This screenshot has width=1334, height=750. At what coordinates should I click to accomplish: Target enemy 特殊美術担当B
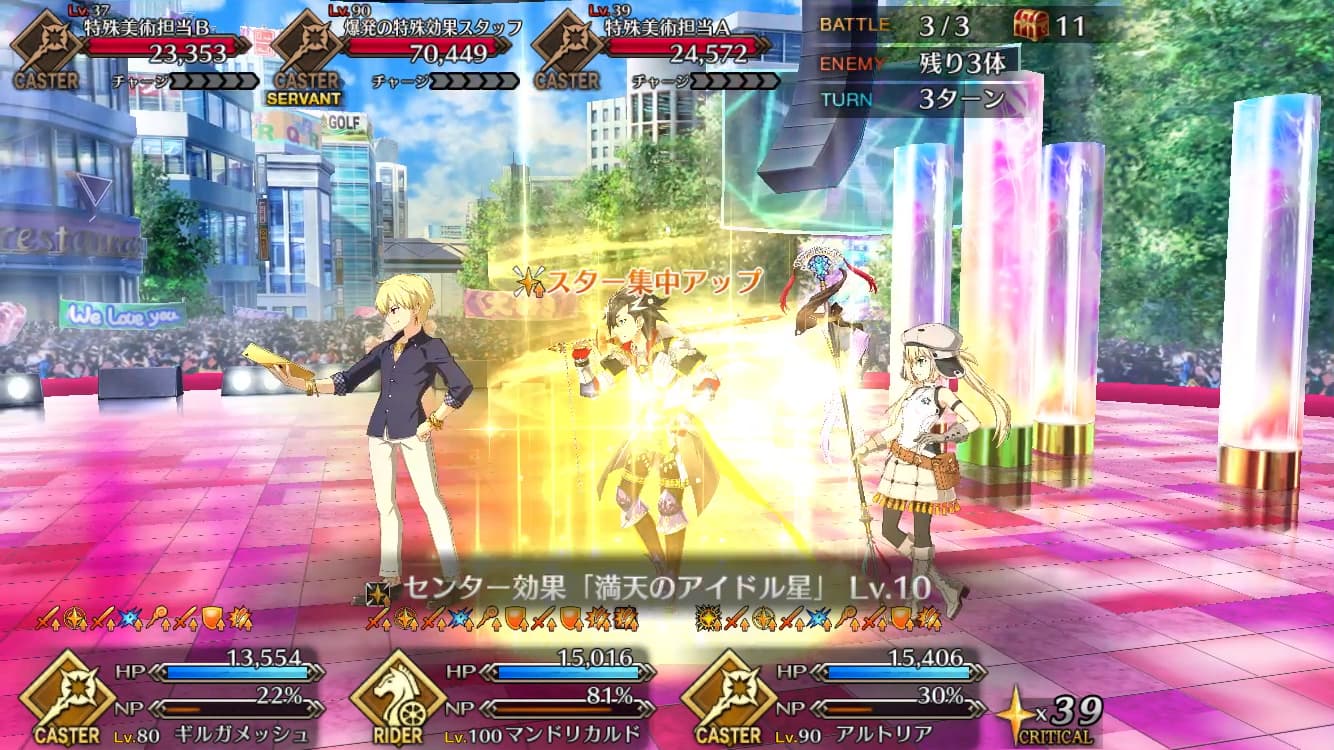pos(150,45)
